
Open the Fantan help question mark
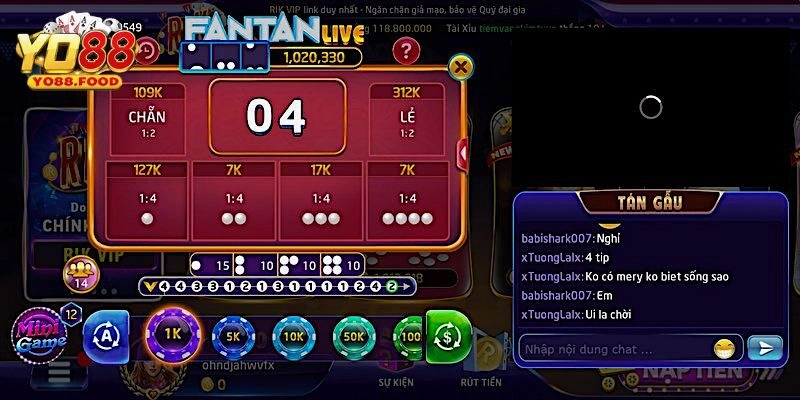coord(404,50)
